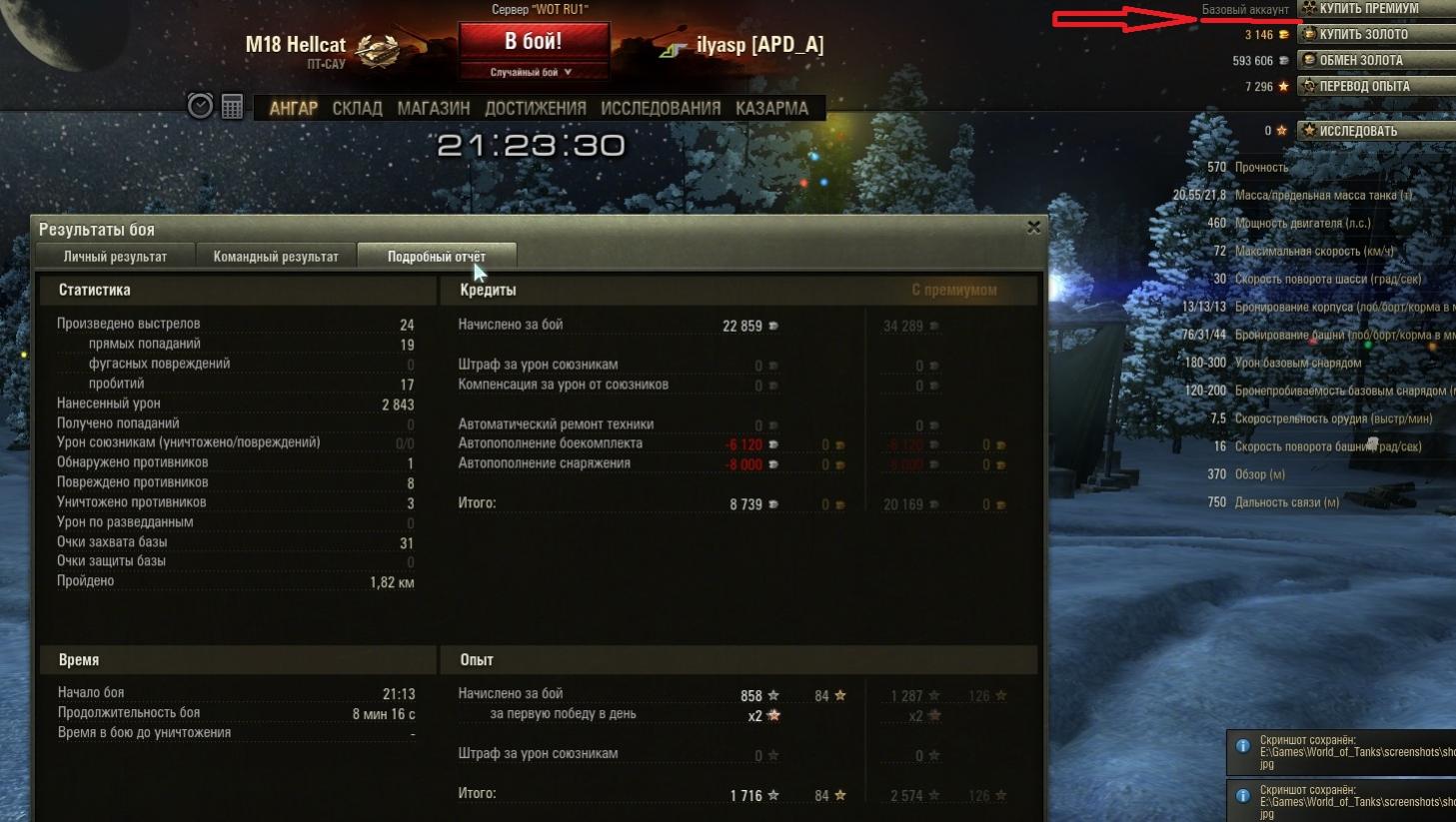The width and height of the screenshot is (1456, 822).
Task: Show the ИССЛЕДОВАНИЯ research tree
Action: 660,108
